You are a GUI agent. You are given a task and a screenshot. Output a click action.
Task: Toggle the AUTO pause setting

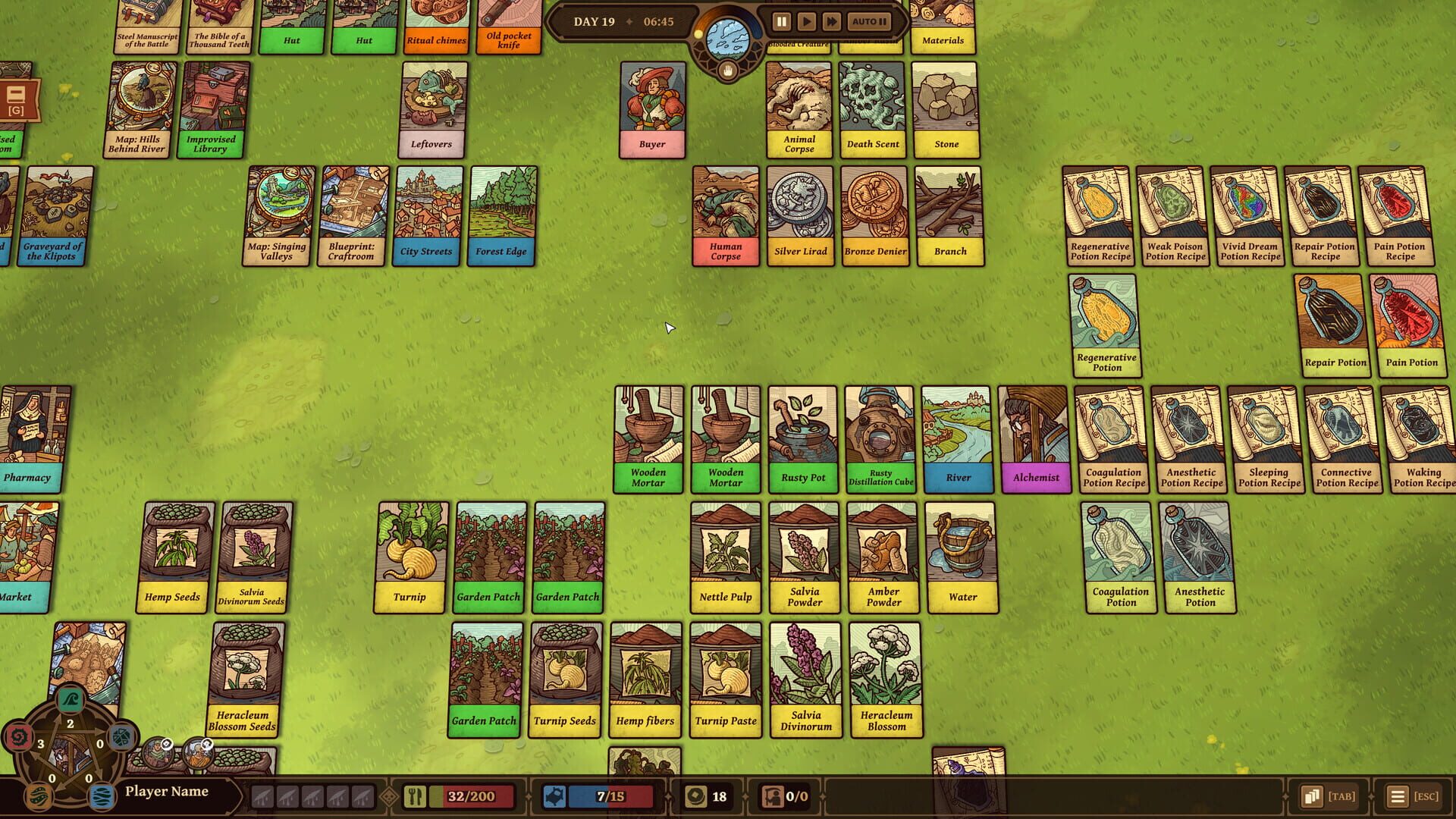(x=869, y=21)
